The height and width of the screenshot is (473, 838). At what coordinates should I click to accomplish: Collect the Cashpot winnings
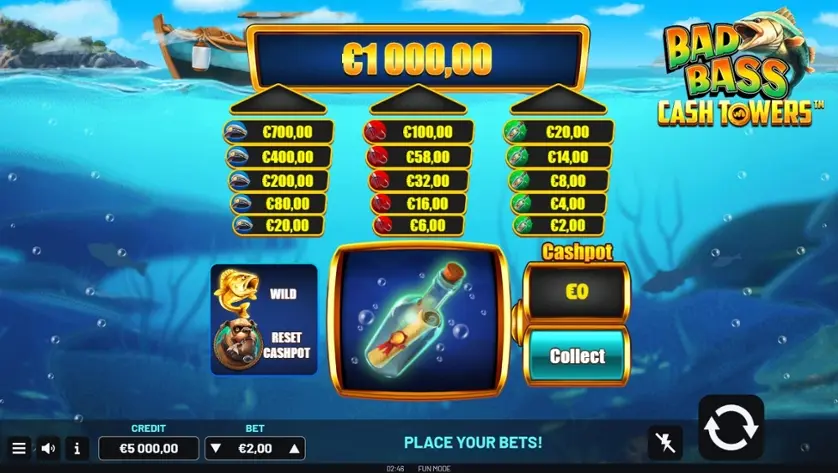[577, 356]
